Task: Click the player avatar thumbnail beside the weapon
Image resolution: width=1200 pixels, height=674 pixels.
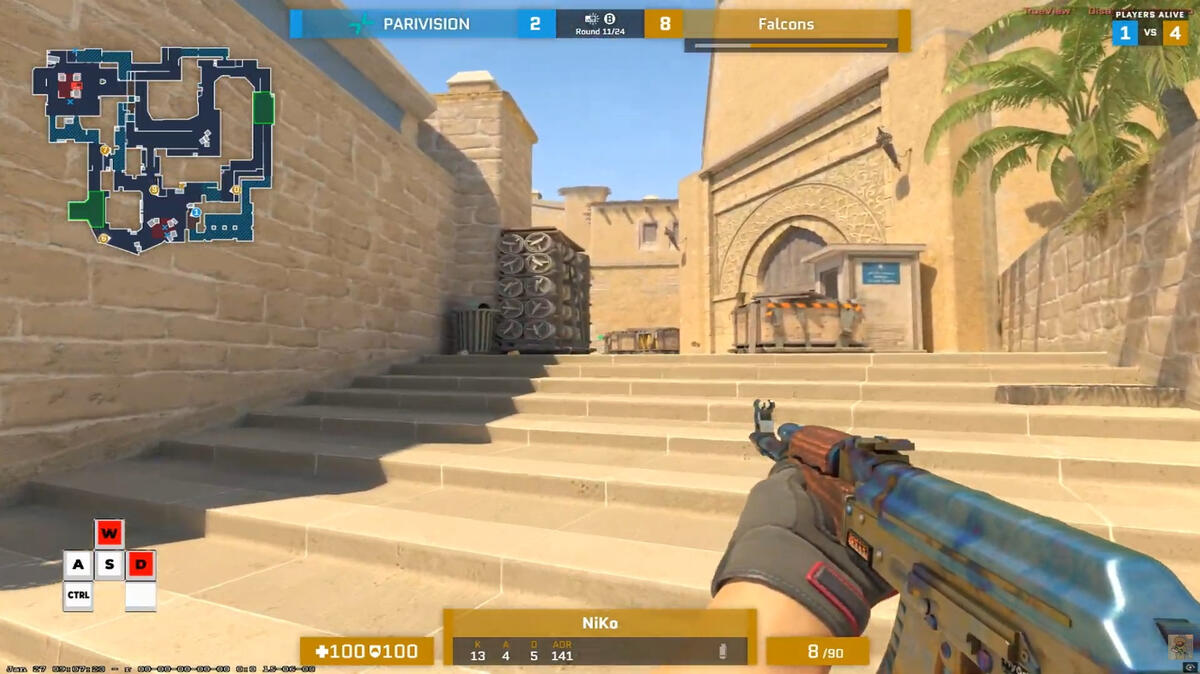Action: [x=1181, y=647]
